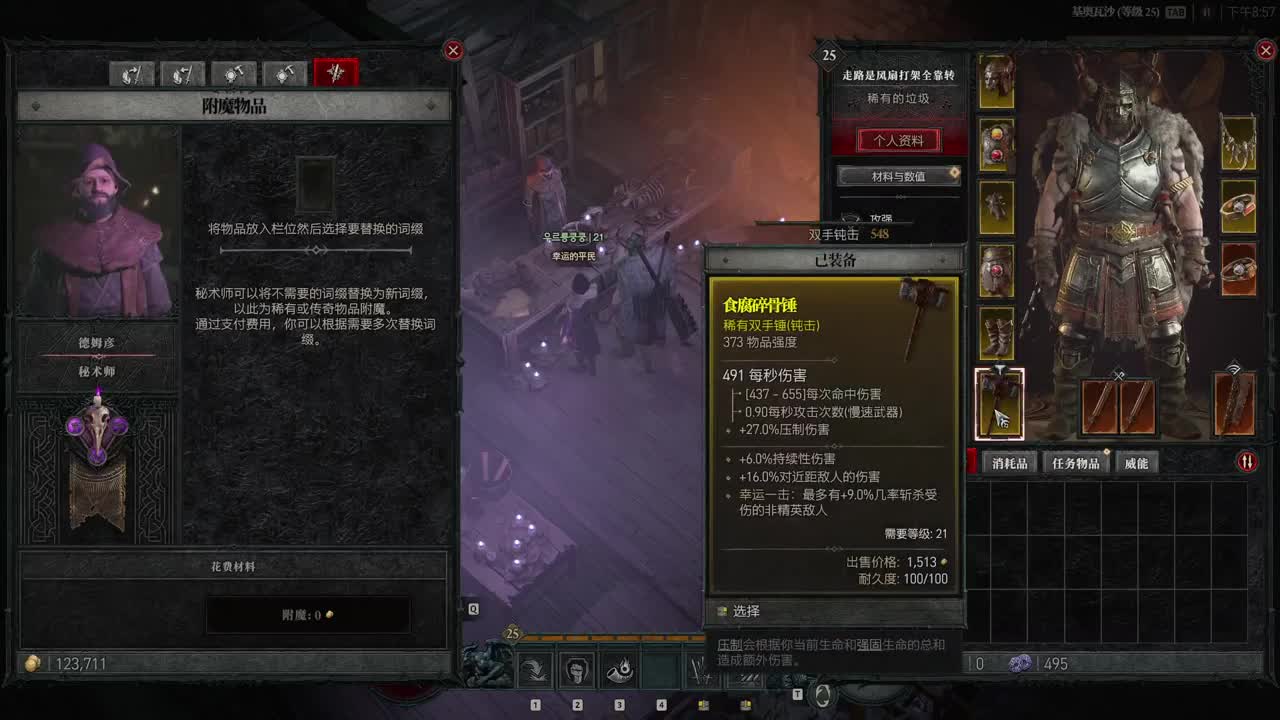Screen dimensions: 1280x720
Task: Click the red 个人资料 profile button
Action: click(x=898, y=140)
